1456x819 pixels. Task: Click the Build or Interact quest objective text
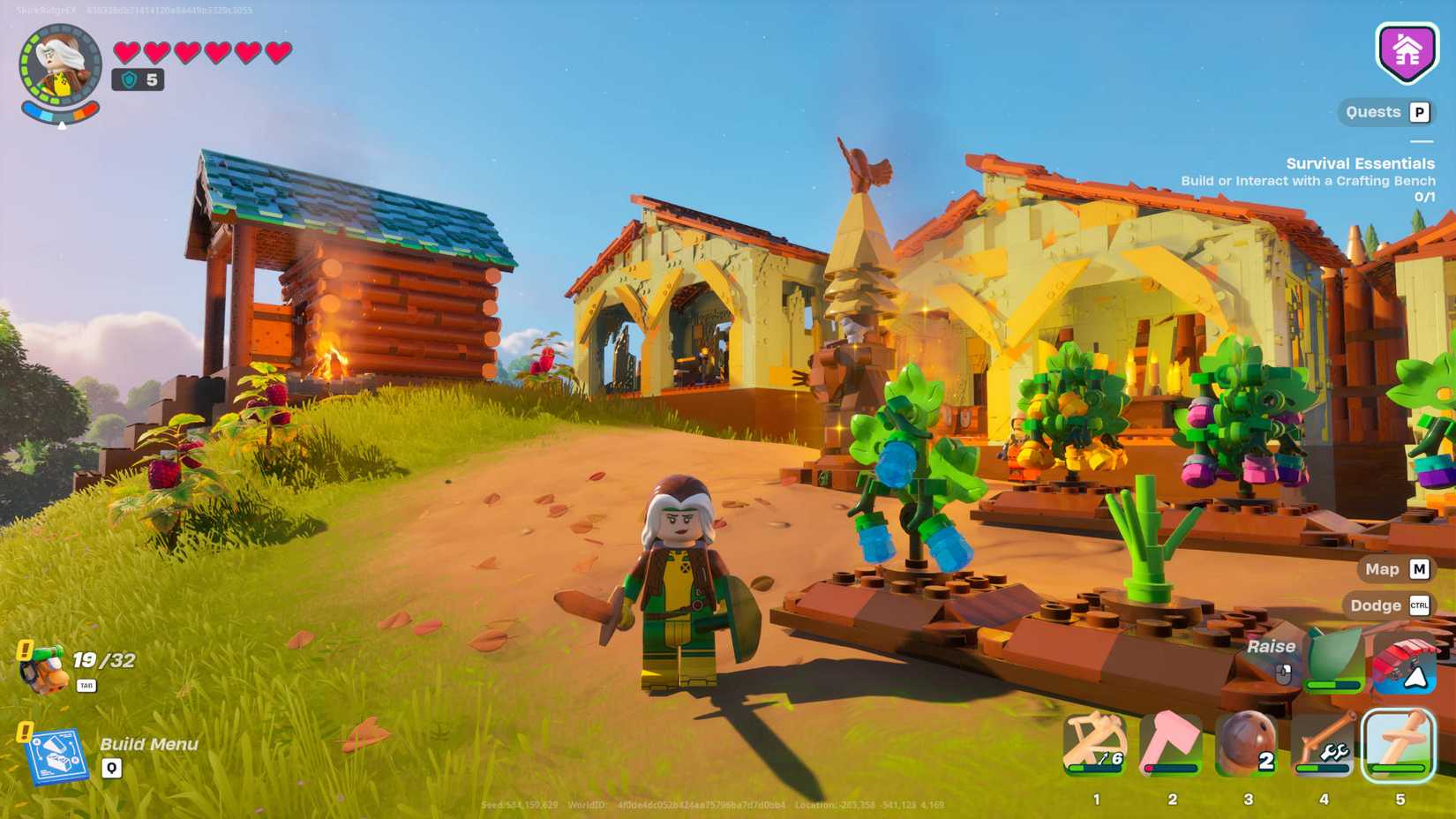click(x=1309, y=180)
